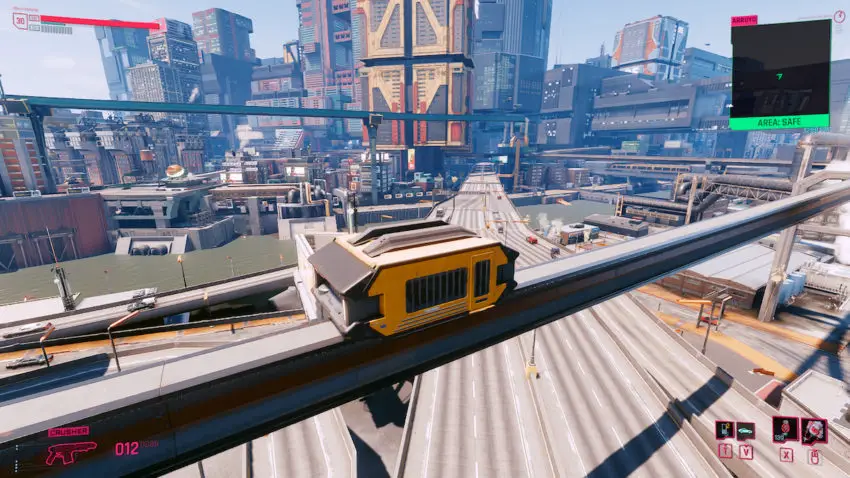Image resolution: width=850 pixels, height=478 pixels.
Task: Open the phone quick slot
Action: [x=724, y=430]
